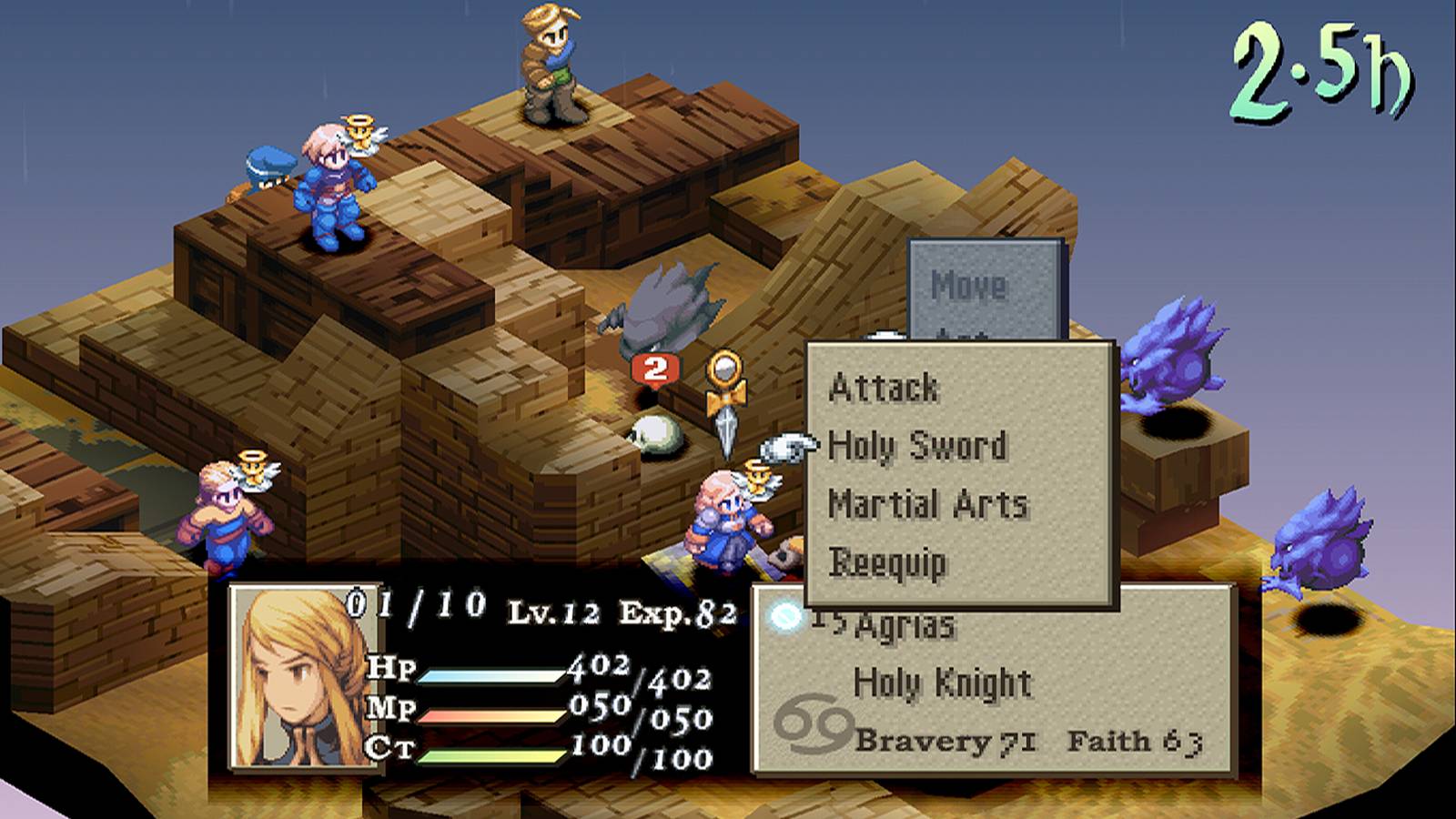Image resolution: width=1456 pixels, height=819 pixels.
Task: Choose the Attack command
Action: click(884, 389)
